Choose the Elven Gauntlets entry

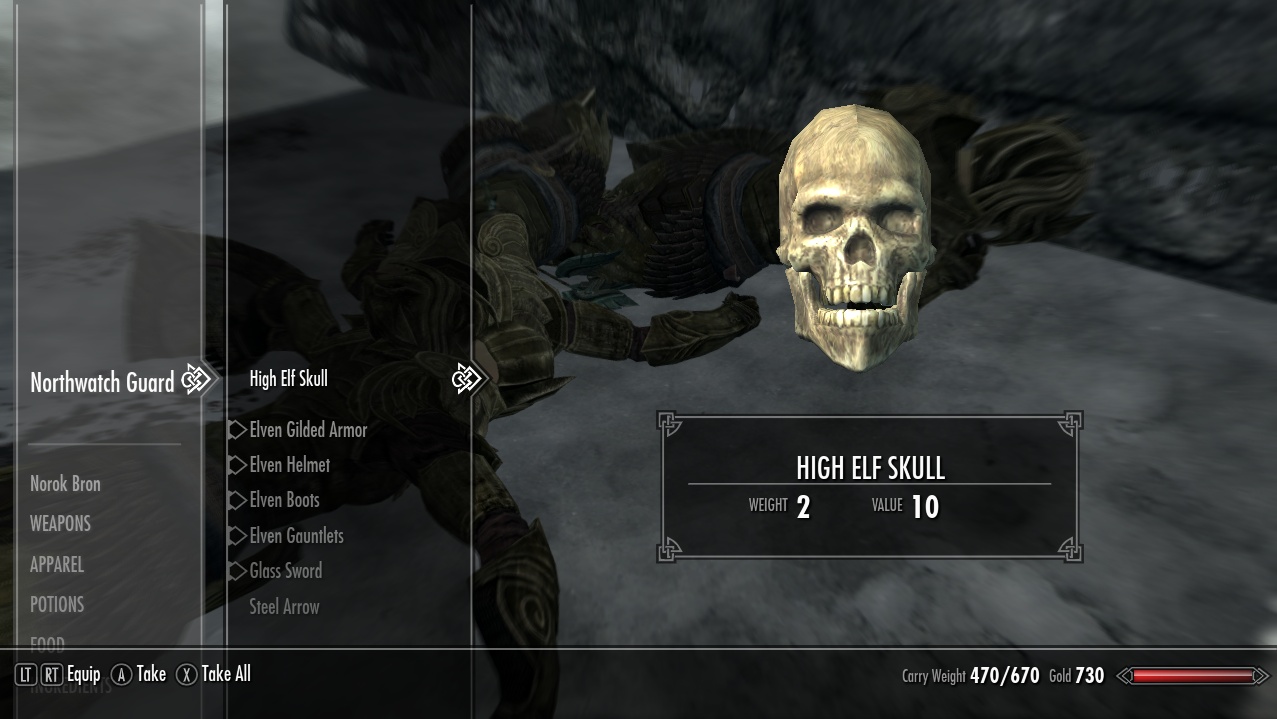296,536
